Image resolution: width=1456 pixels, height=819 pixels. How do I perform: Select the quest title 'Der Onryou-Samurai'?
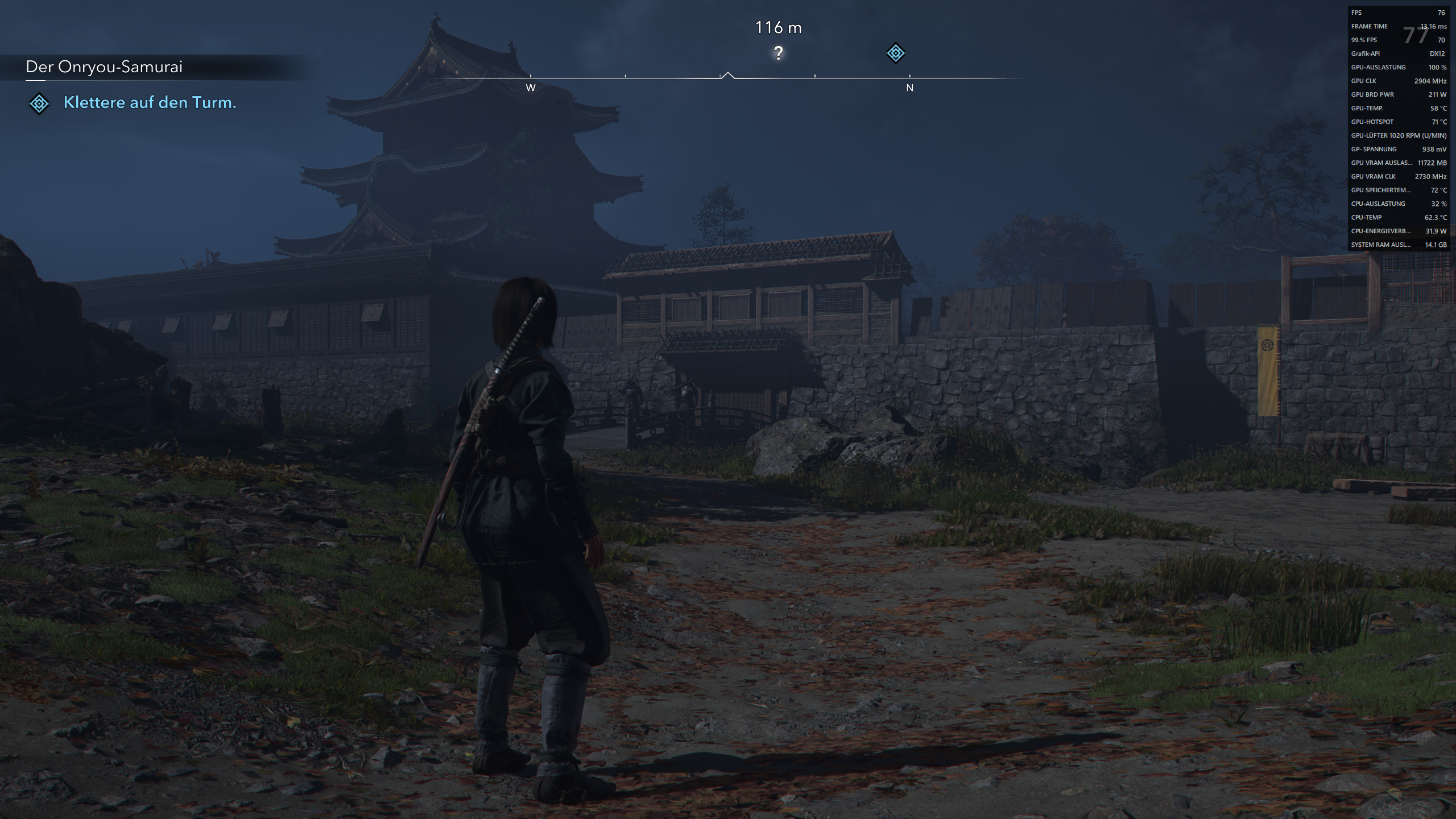click(x=104, y=67)
